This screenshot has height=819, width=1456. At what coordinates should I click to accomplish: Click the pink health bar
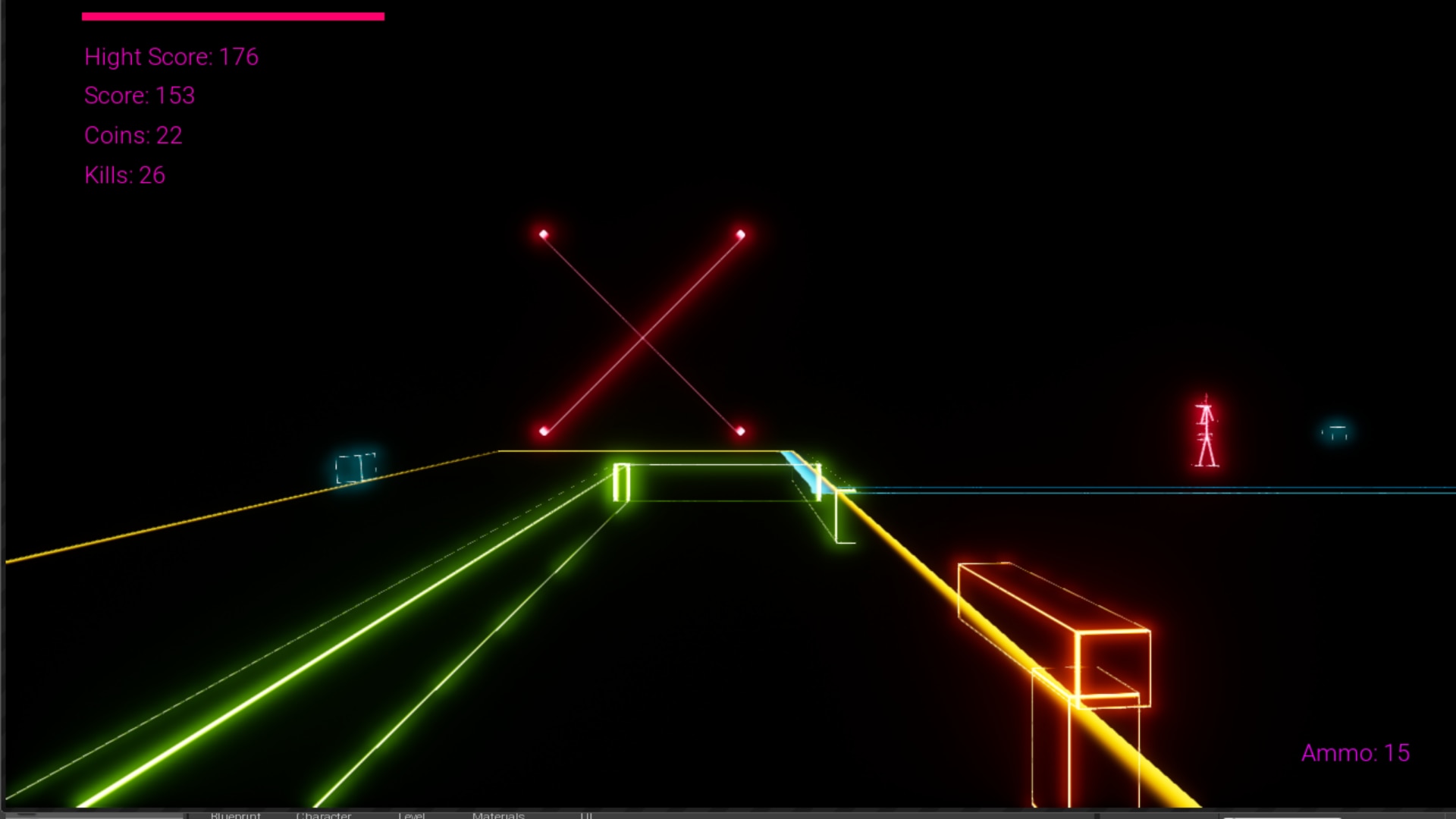click(x=233, y=14)
